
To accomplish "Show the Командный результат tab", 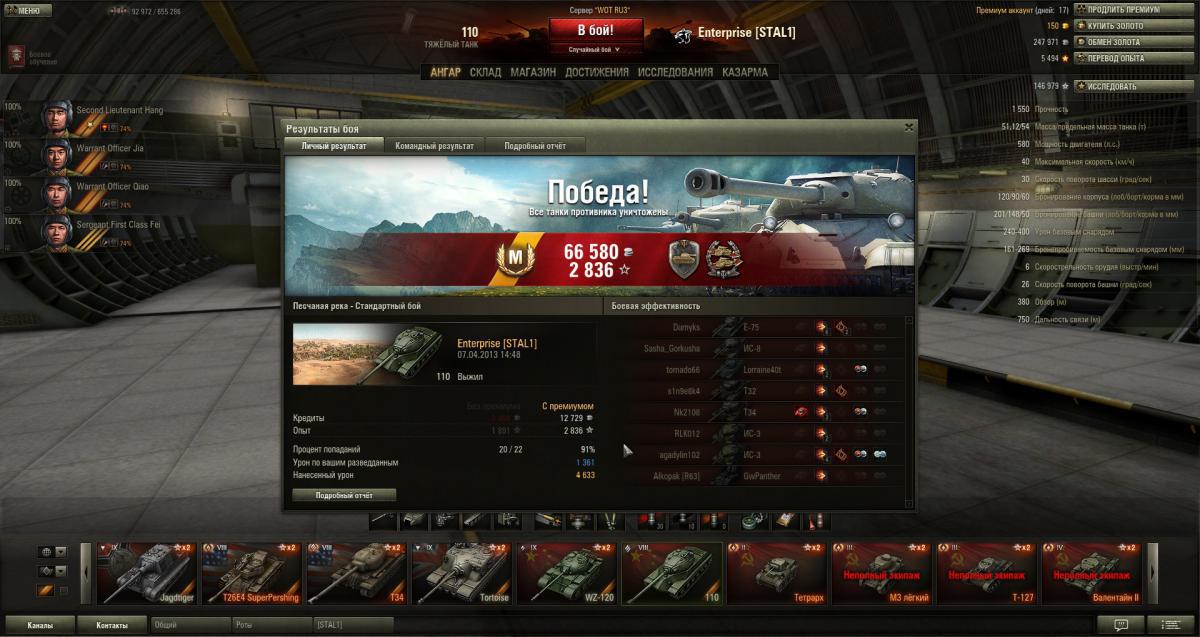I will [x=434, y=146].
